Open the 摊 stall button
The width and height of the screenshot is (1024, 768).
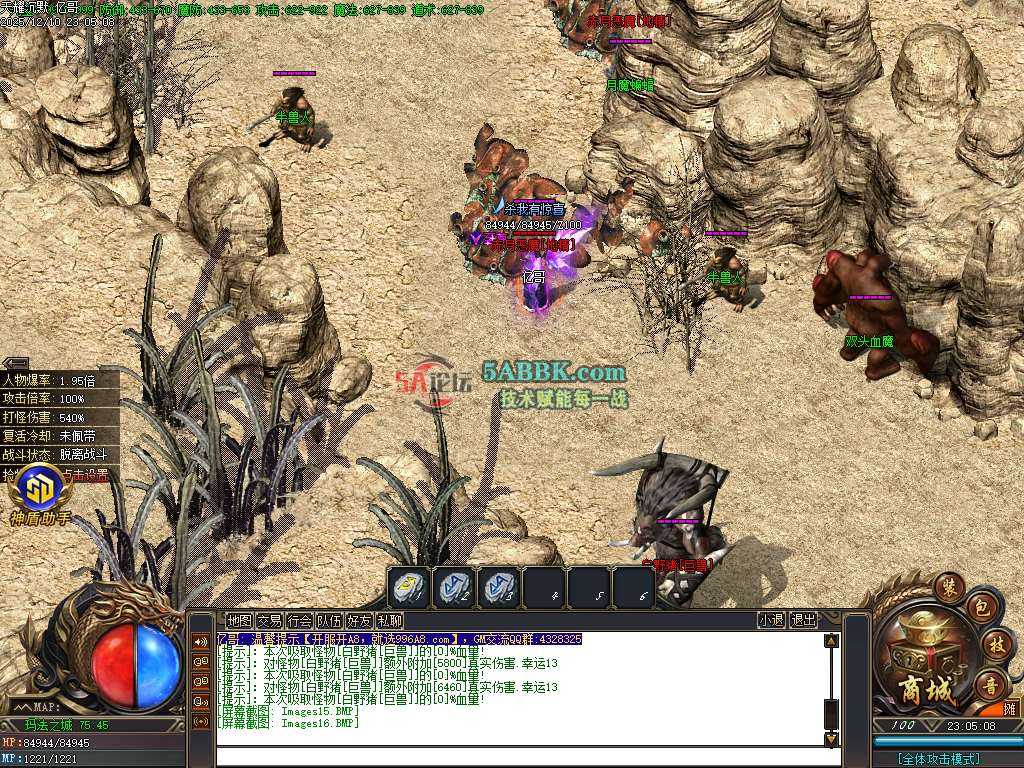1010,708
